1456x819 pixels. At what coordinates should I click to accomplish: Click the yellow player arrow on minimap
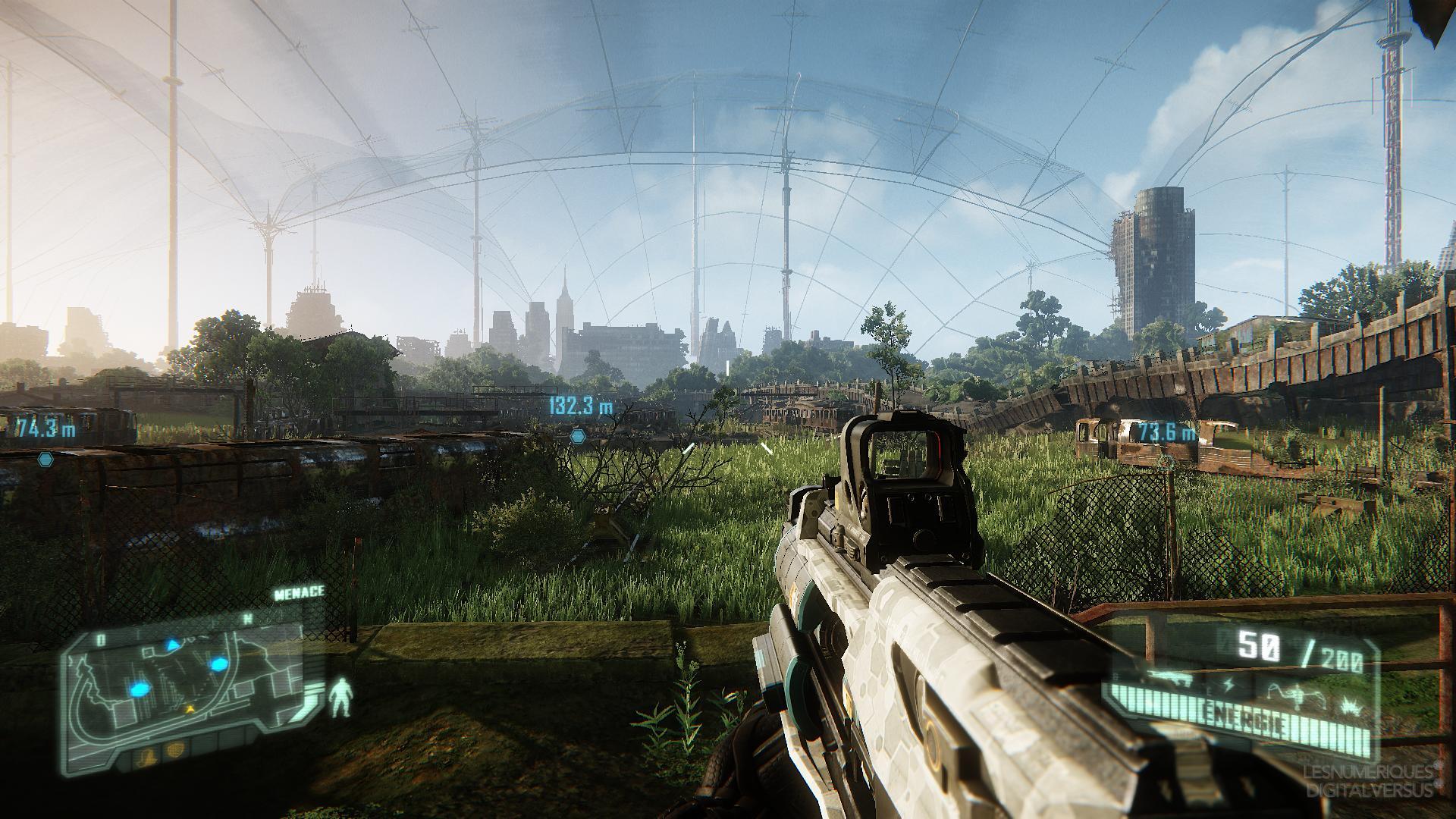(190, 708)
